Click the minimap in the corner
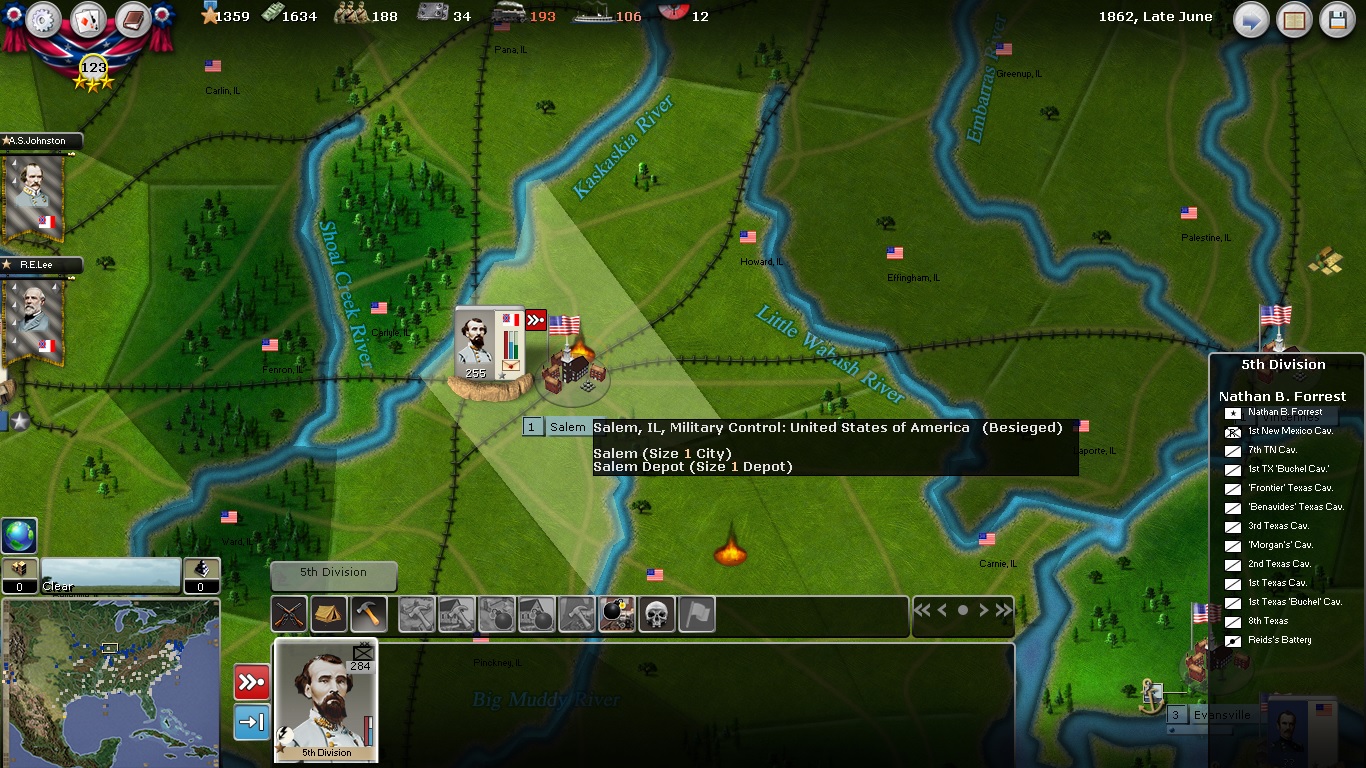Viewport: 1366px width, 768px height. pos(110,682)
